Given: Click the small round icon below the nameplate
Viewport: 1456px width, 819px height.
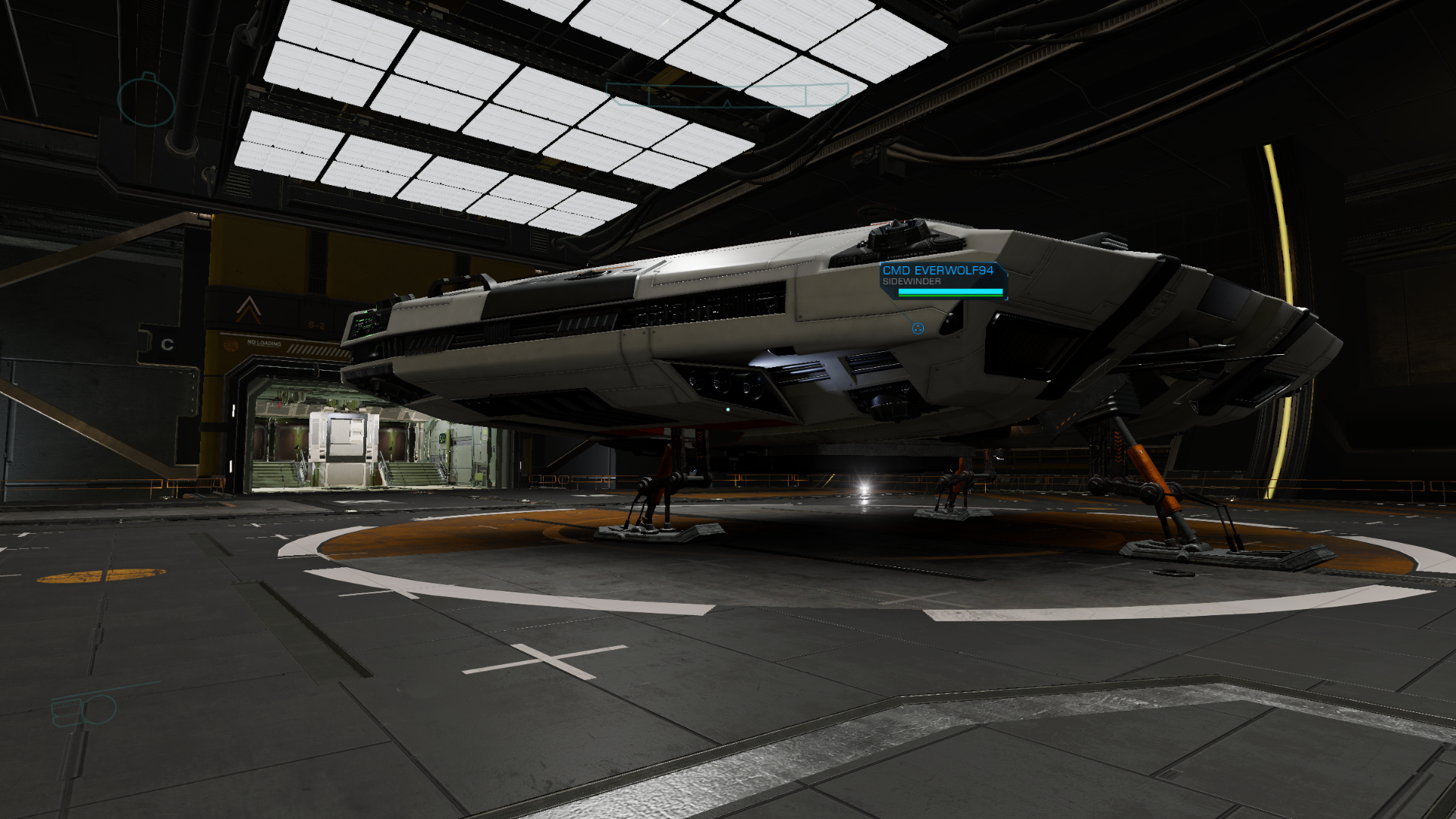Looking at the screenshot, I should coord(918,328).
